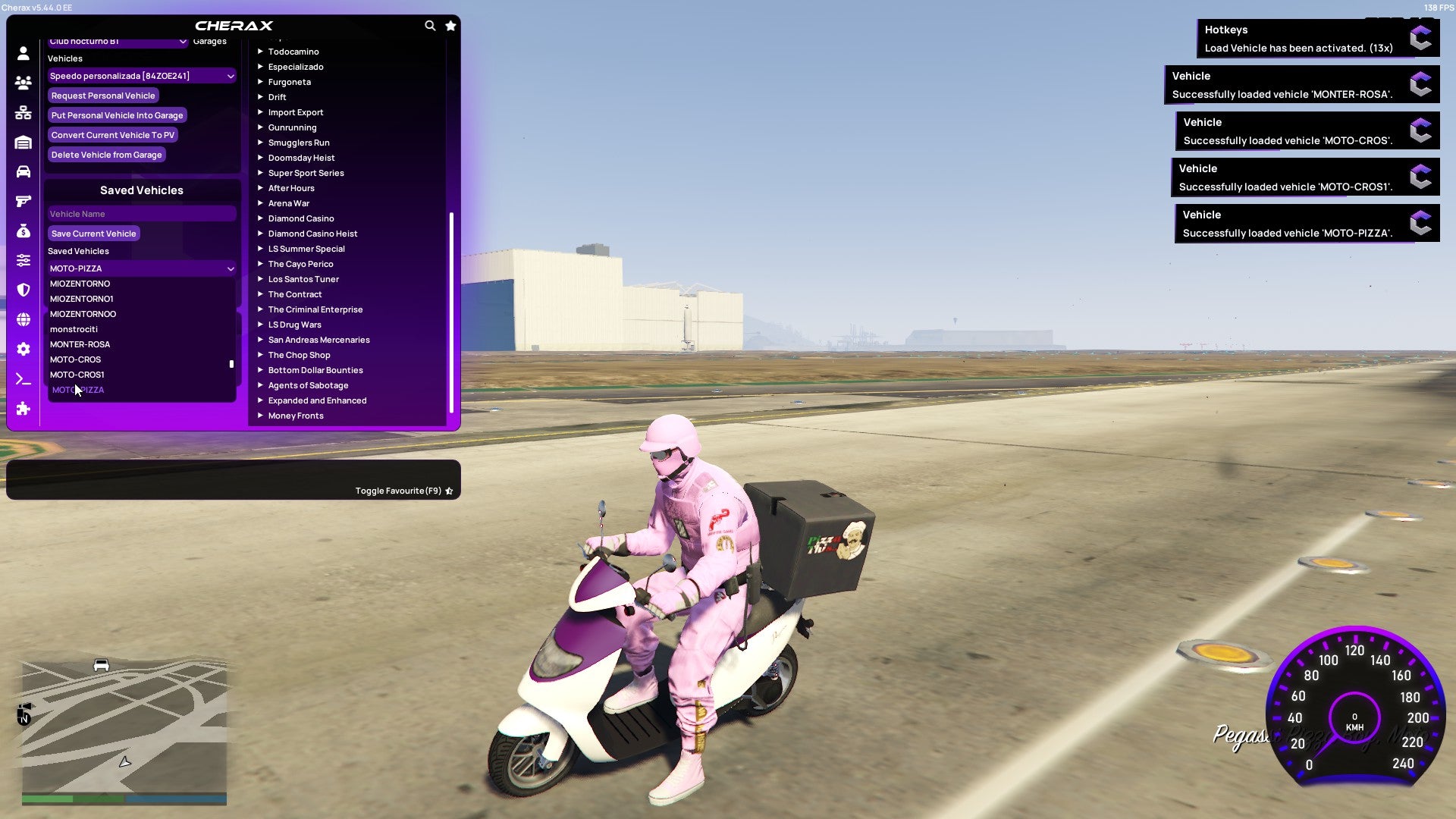Click the Weapons pistol icon

pyautogui.click(x=23, y=200)
